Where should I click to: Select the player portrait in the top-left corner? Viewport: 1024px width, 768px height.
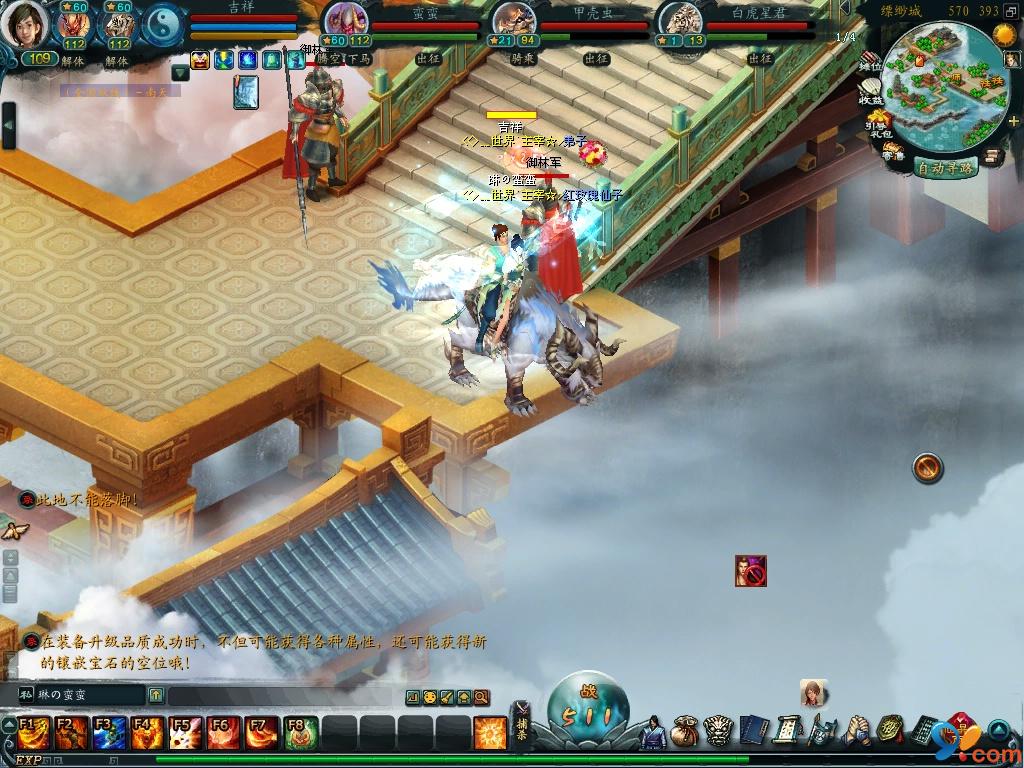click(24, 25)
